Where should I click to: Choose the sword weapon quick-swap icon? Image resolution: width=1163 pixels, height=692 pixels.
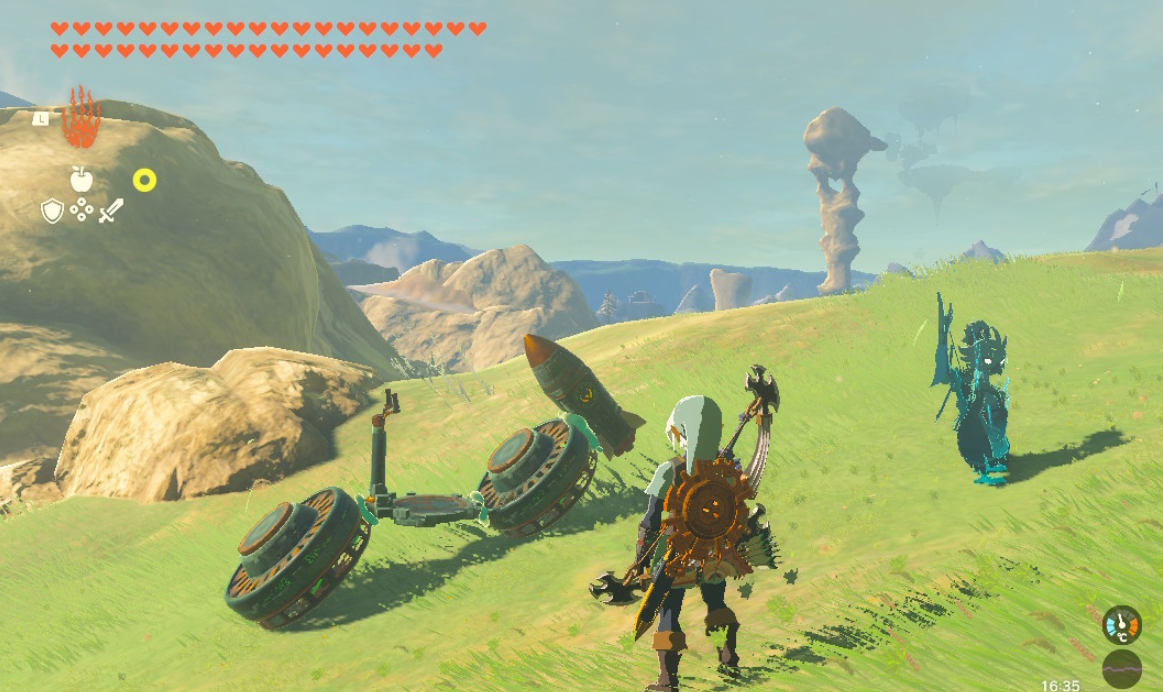click(111, 210)
